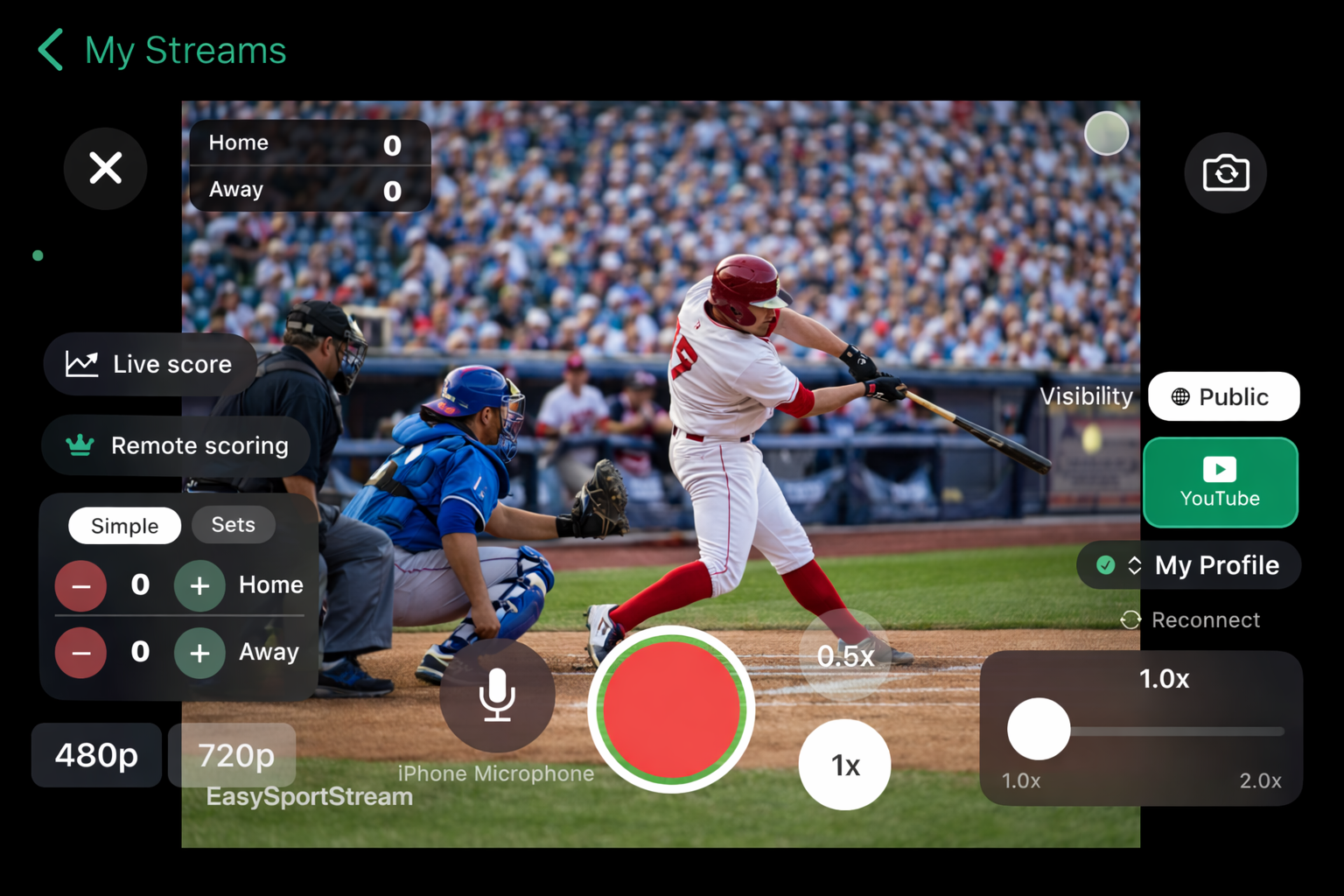This screenshot has width=1344, height=896.
Task: Adjust the zoom slider between 1.0x and 2.0x
Action: click(1039, 729)
